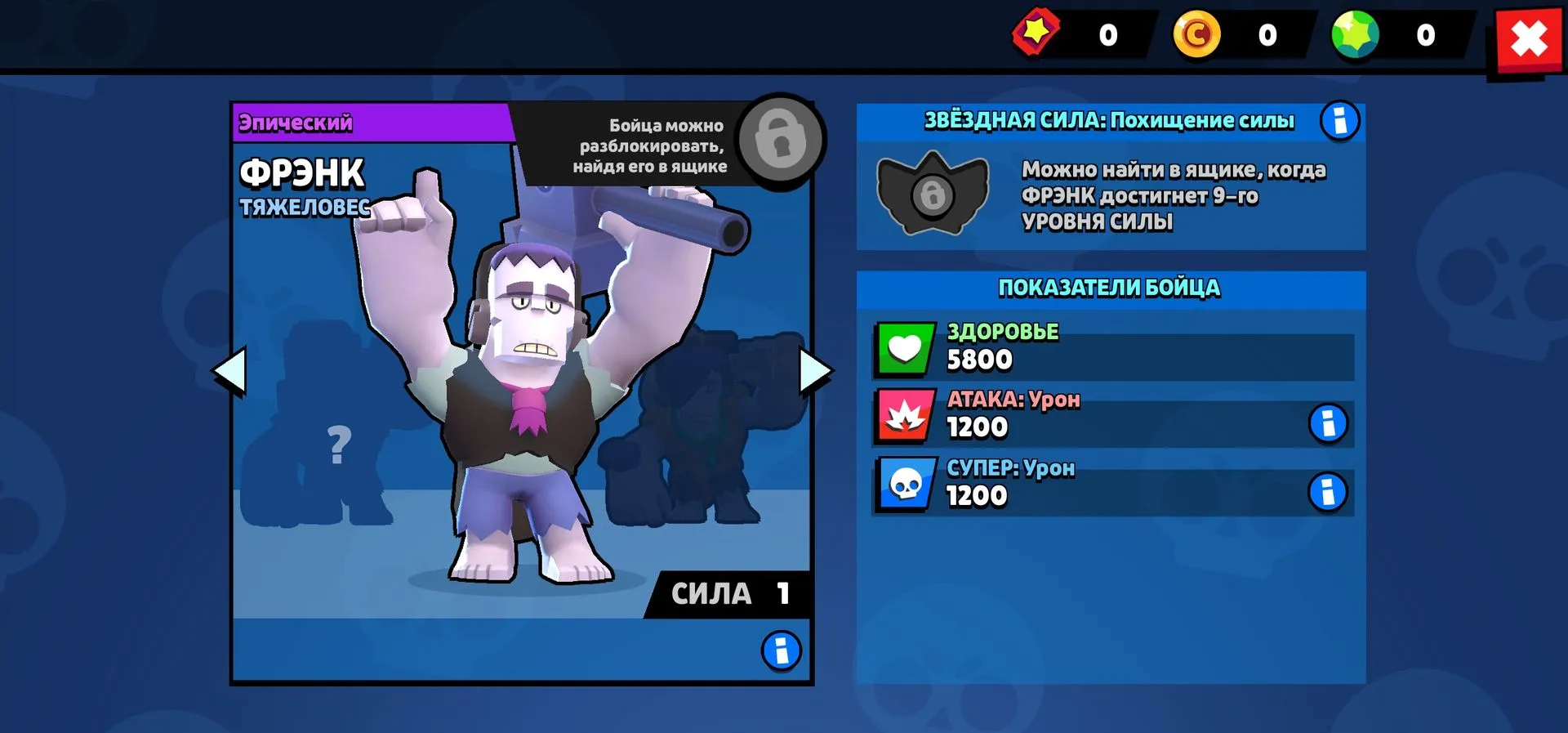
Task: Open Star Power info button
Action: pos(1339,122)
